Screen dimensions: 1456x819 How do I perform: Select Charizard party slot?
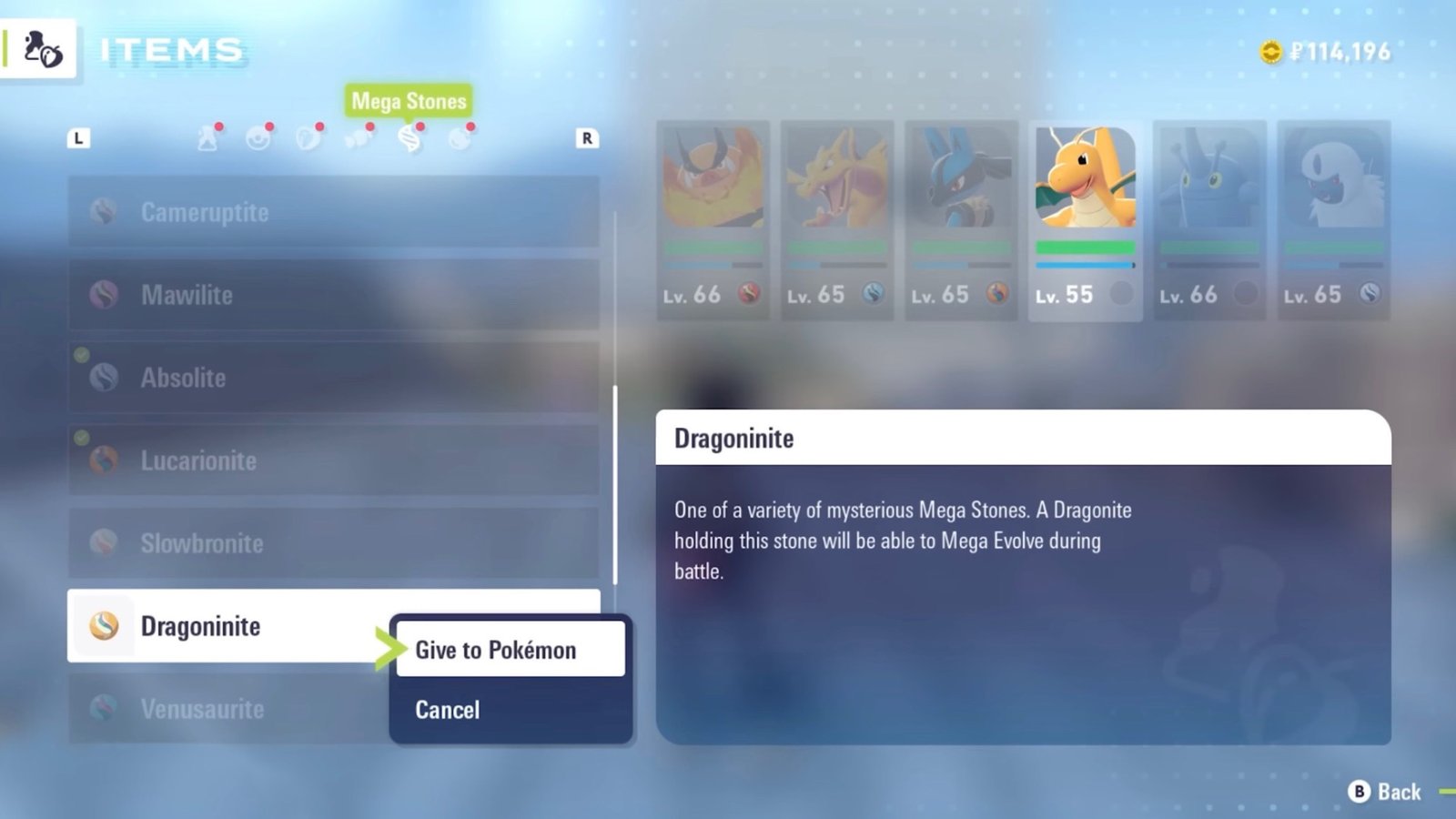click(x=836, y=220)
